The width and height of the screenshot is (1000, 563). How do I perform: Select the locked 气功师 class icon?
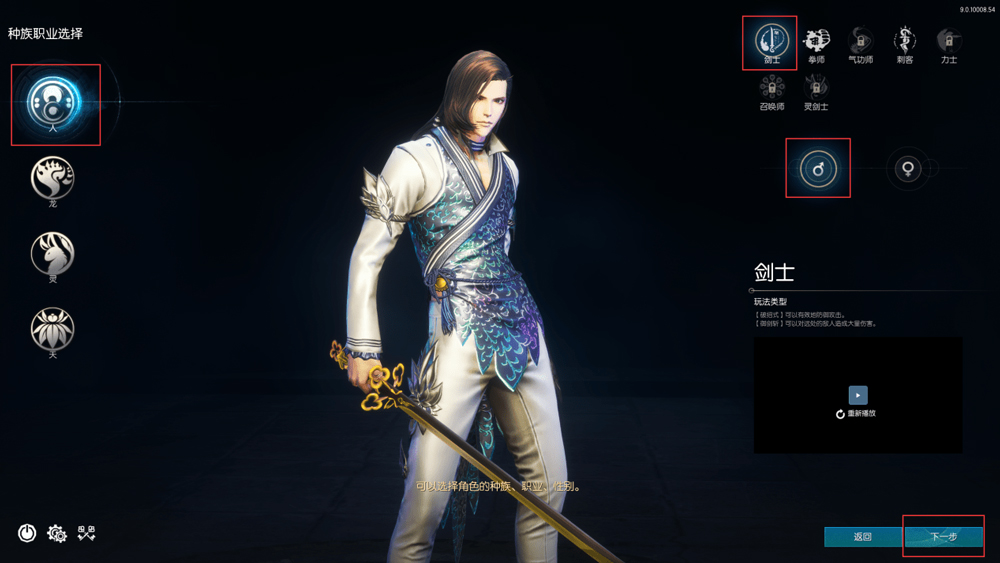(x=860, y=41)
